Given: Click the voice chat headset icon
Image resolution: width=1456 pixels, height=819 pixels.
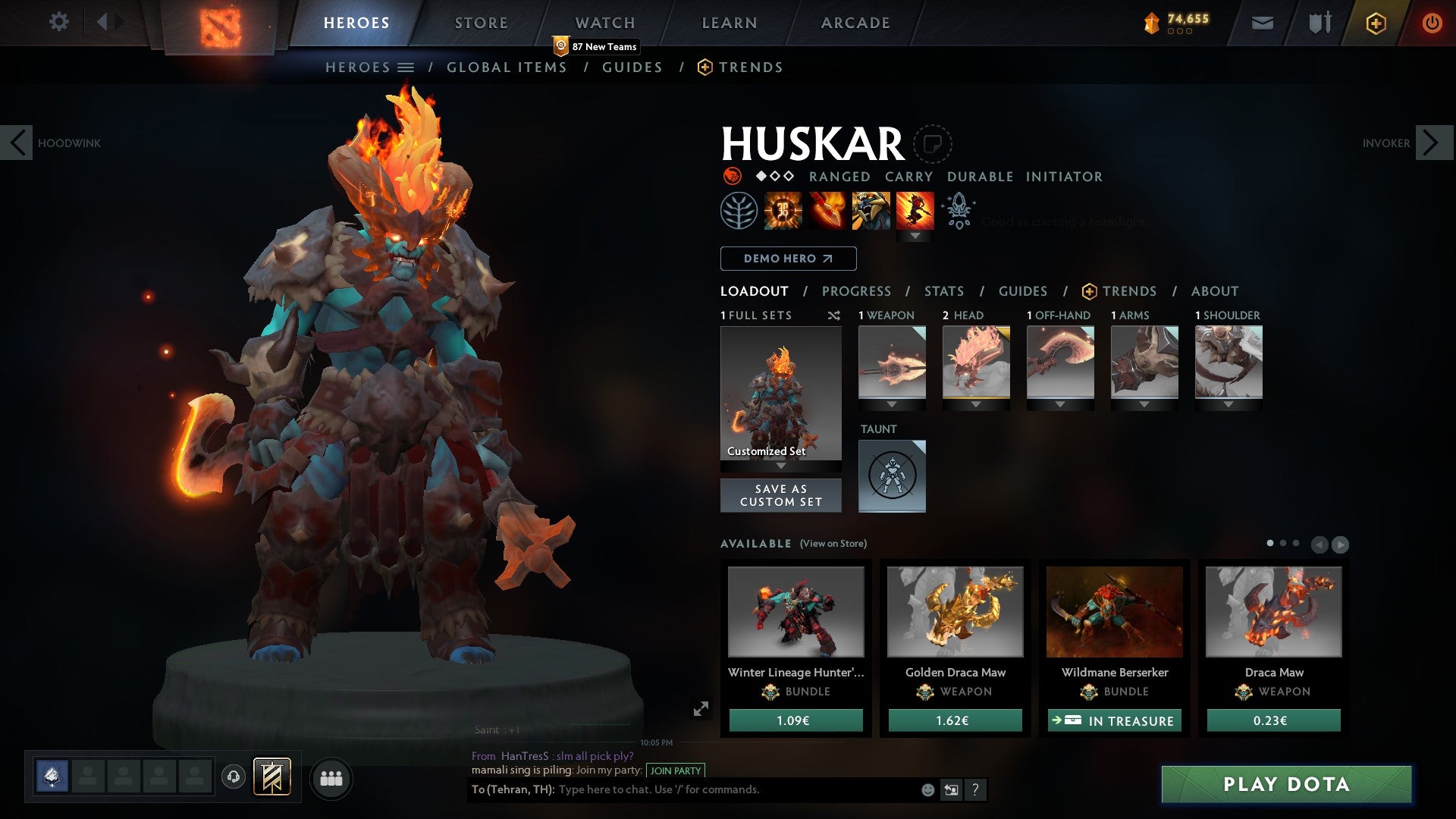Looking at the screenshot, I should 233,777.
